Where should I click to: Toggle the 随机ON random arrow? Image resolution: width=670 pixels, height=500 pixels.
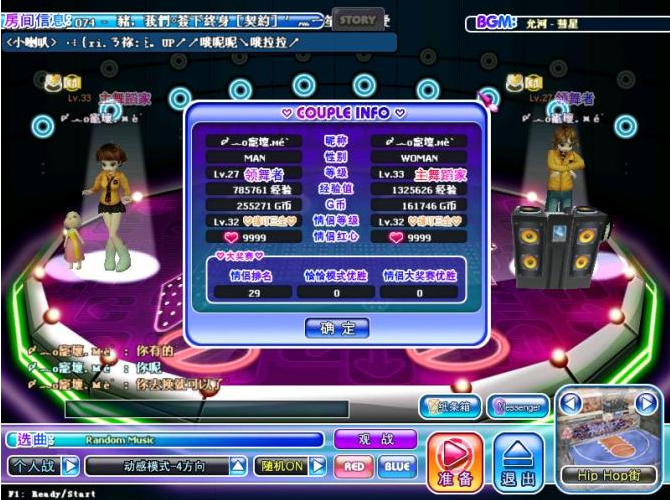click(317, 466)
